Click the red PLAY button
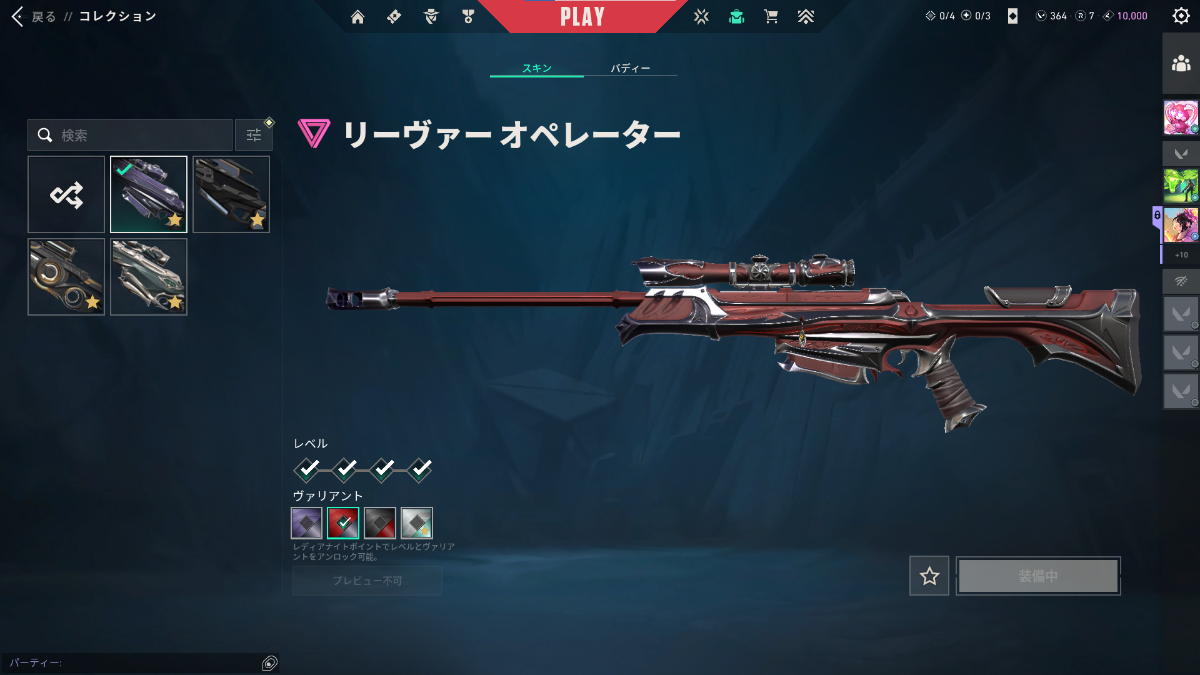This screenshot has height=675, width=1200. point(582,17)
